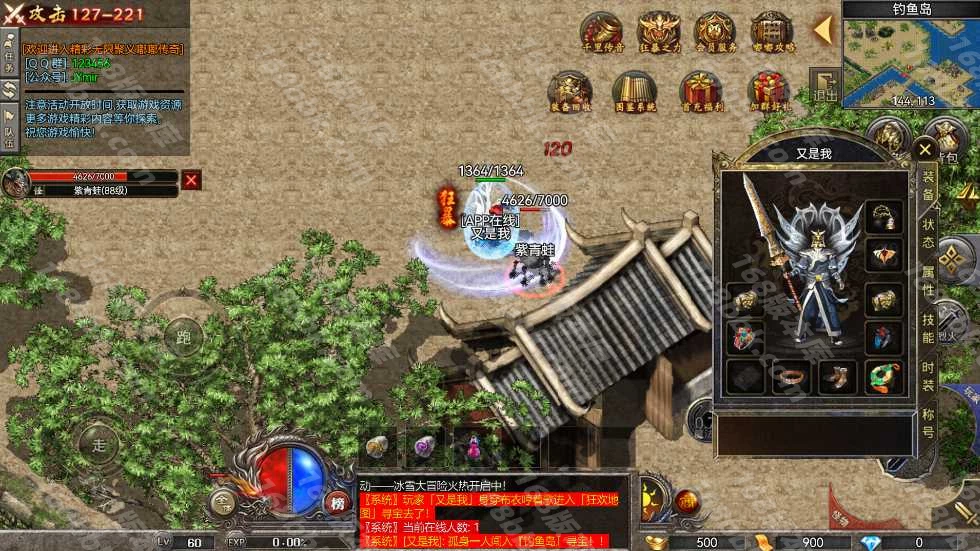Collapse the top icon bar with the arrow
Screen dimensions: 980x551
pyautogui.click(x=822, y=30)
